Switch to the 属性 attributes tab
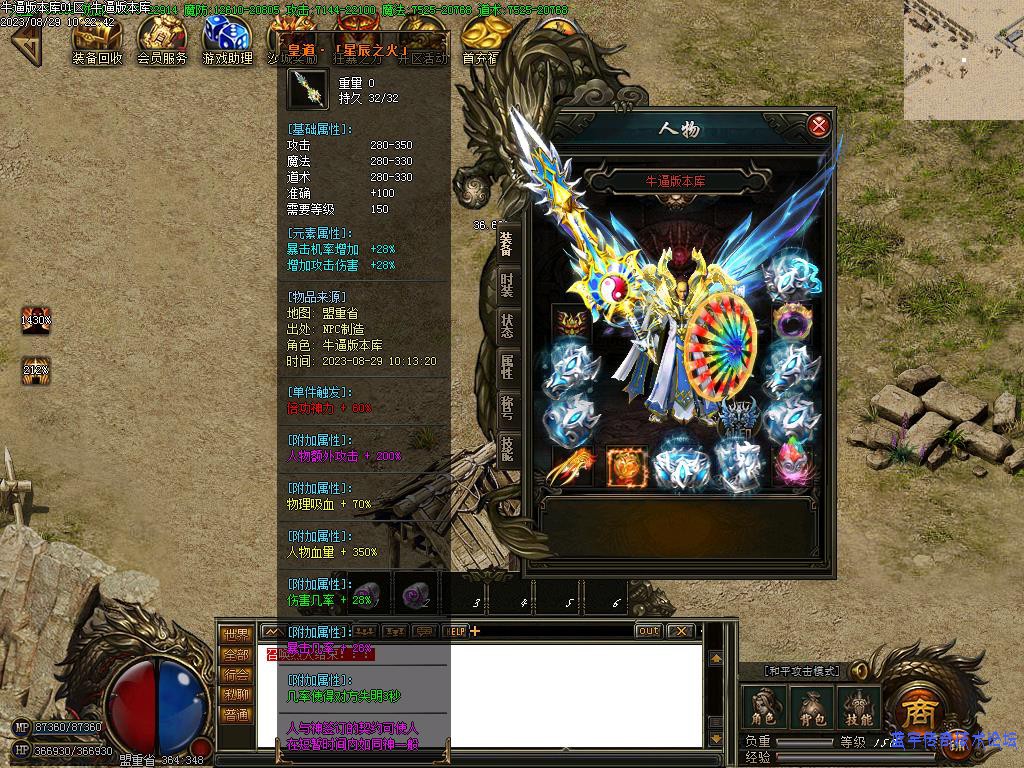 (507, 367)
